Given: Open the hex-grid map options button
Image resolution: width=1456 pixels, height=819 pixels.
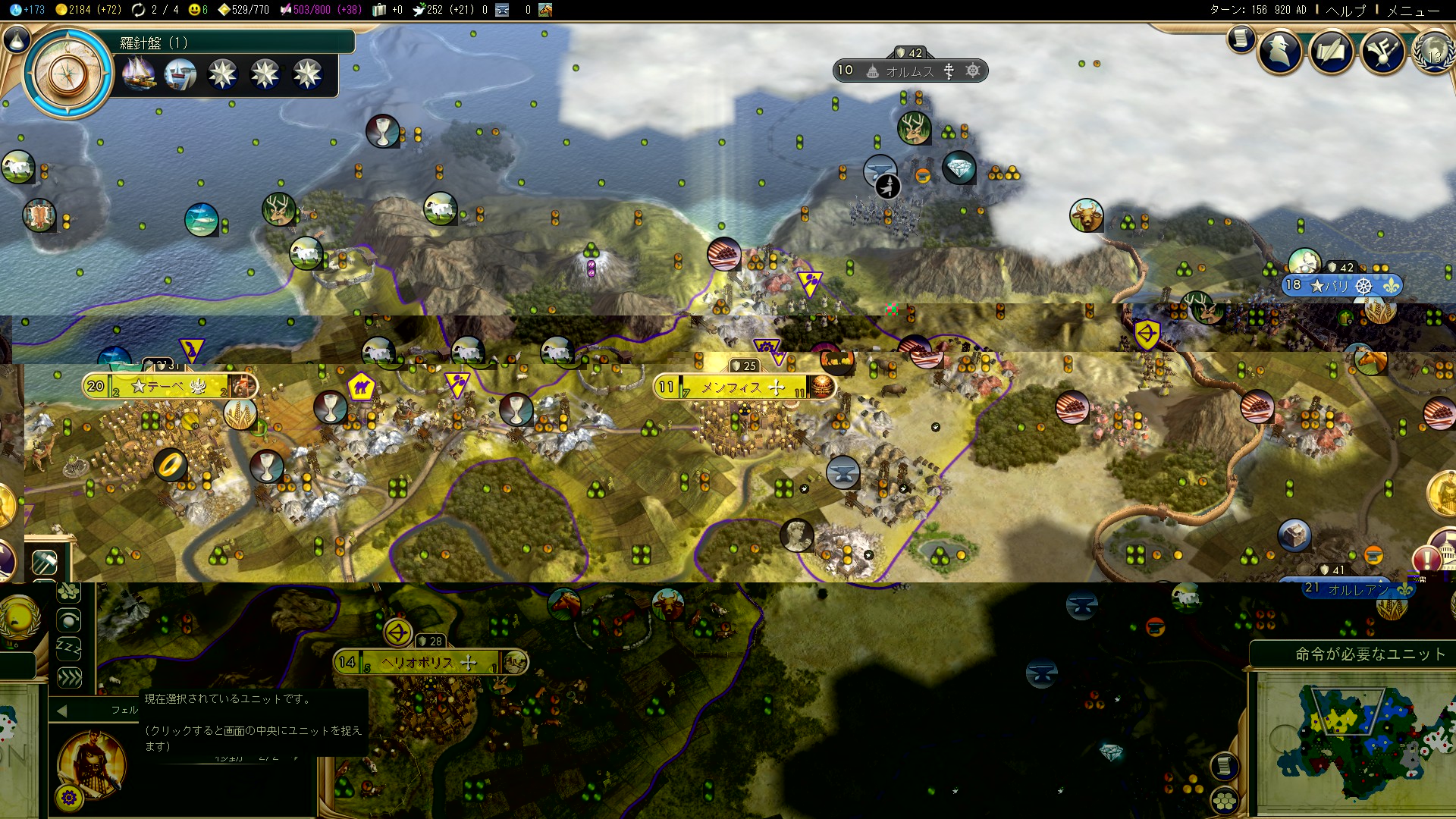Looking at the screenshot, I should click(1225, 800).
